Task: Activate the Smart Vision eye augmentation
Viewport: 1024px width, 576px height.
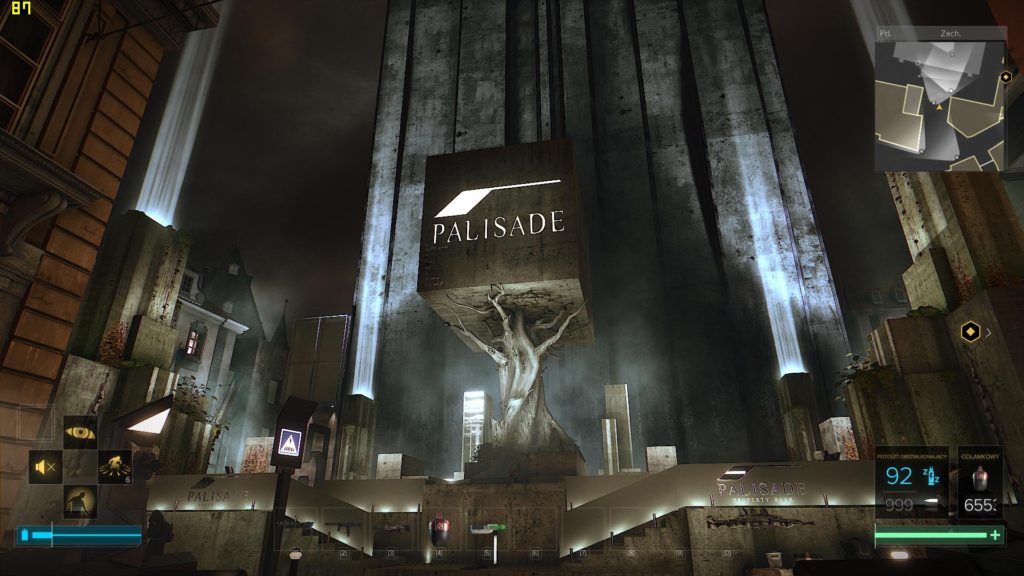Action: pyautogui.click(x=81, y=432)
